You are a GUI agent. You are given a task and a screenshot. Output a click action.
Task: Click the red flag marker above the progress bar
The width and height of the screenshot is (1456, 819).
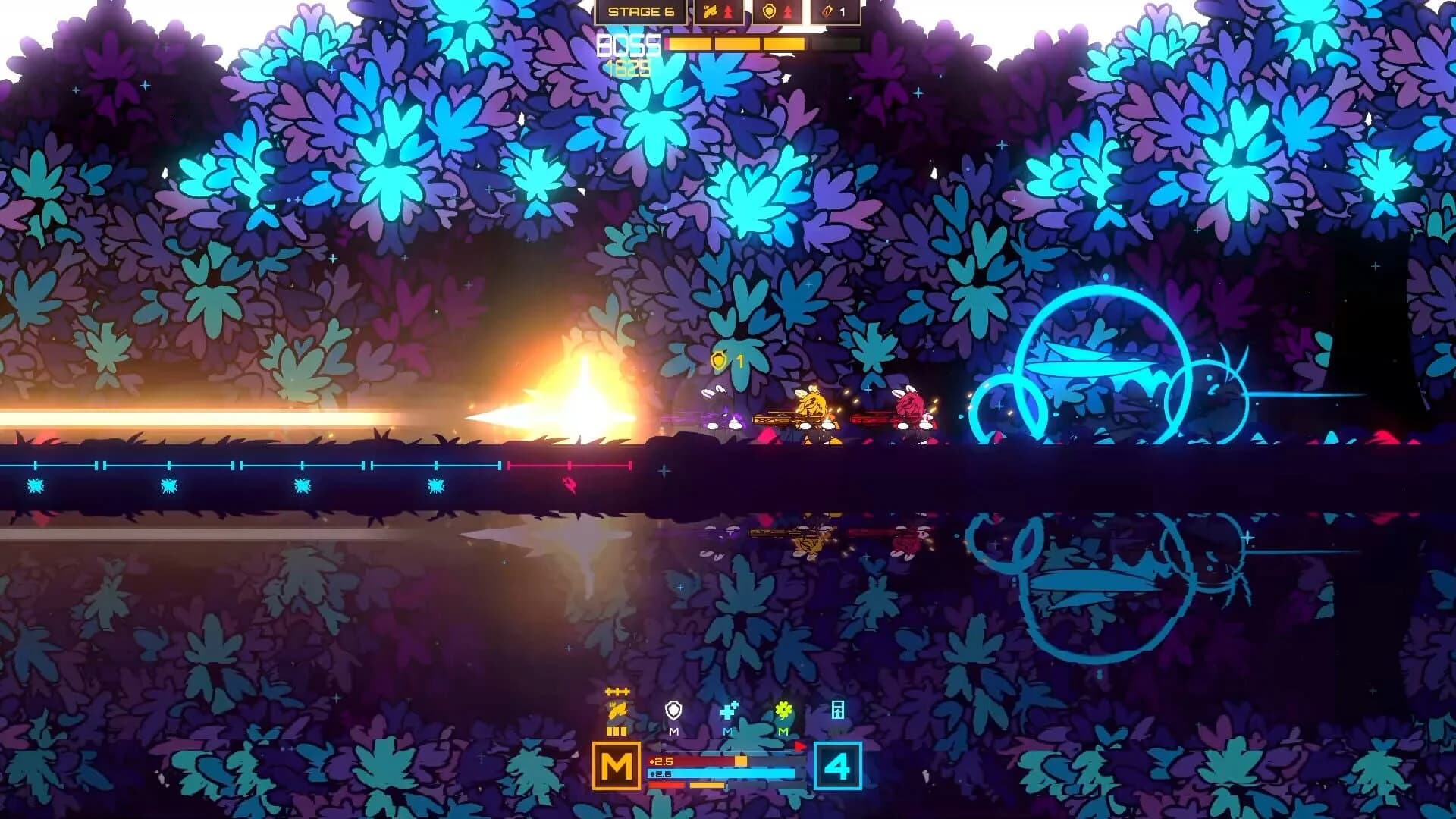pyautogui.click(x=800, y=745)
